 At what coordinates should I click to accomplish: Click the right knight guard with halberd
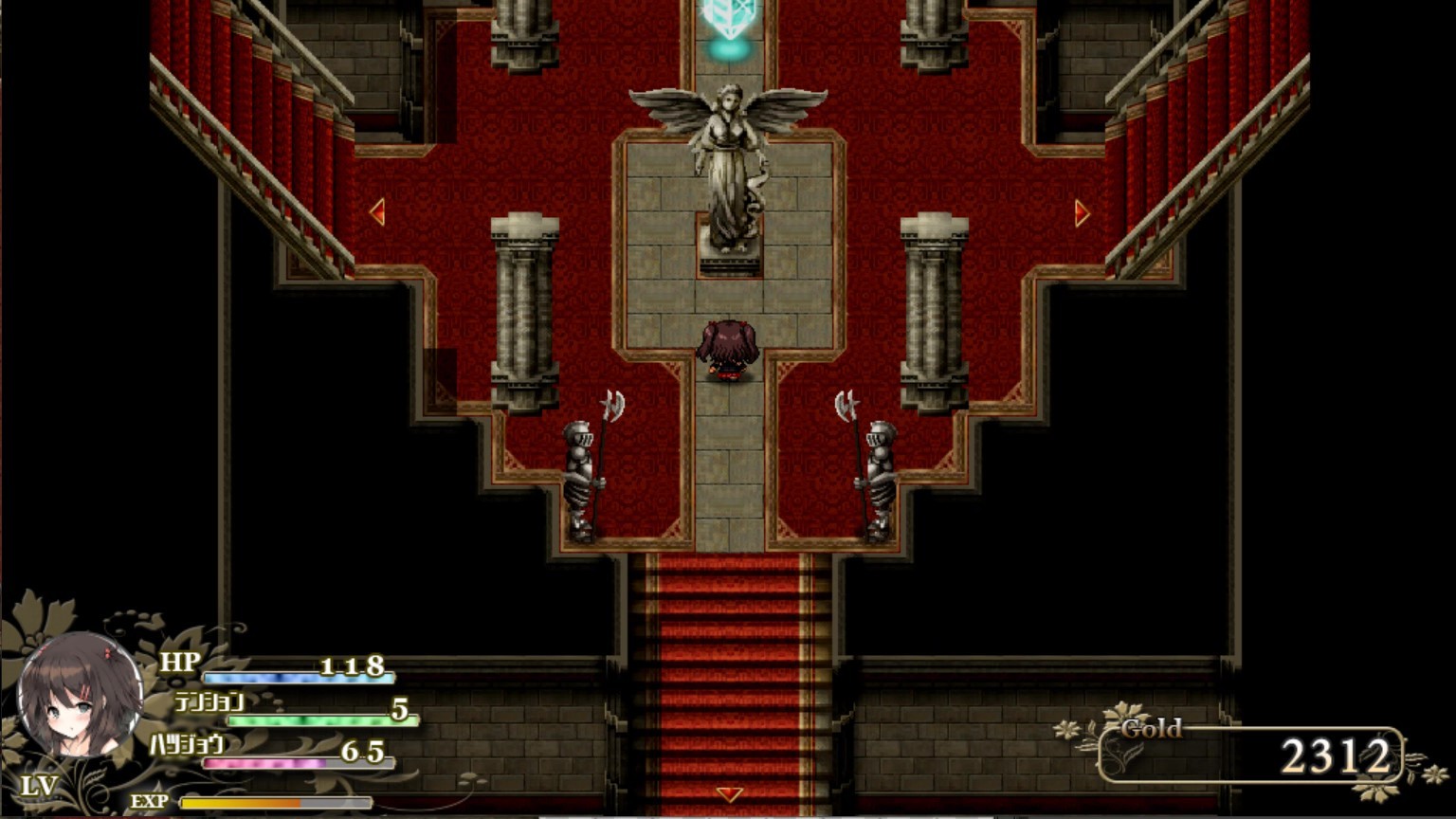click(x=877, y=474)
